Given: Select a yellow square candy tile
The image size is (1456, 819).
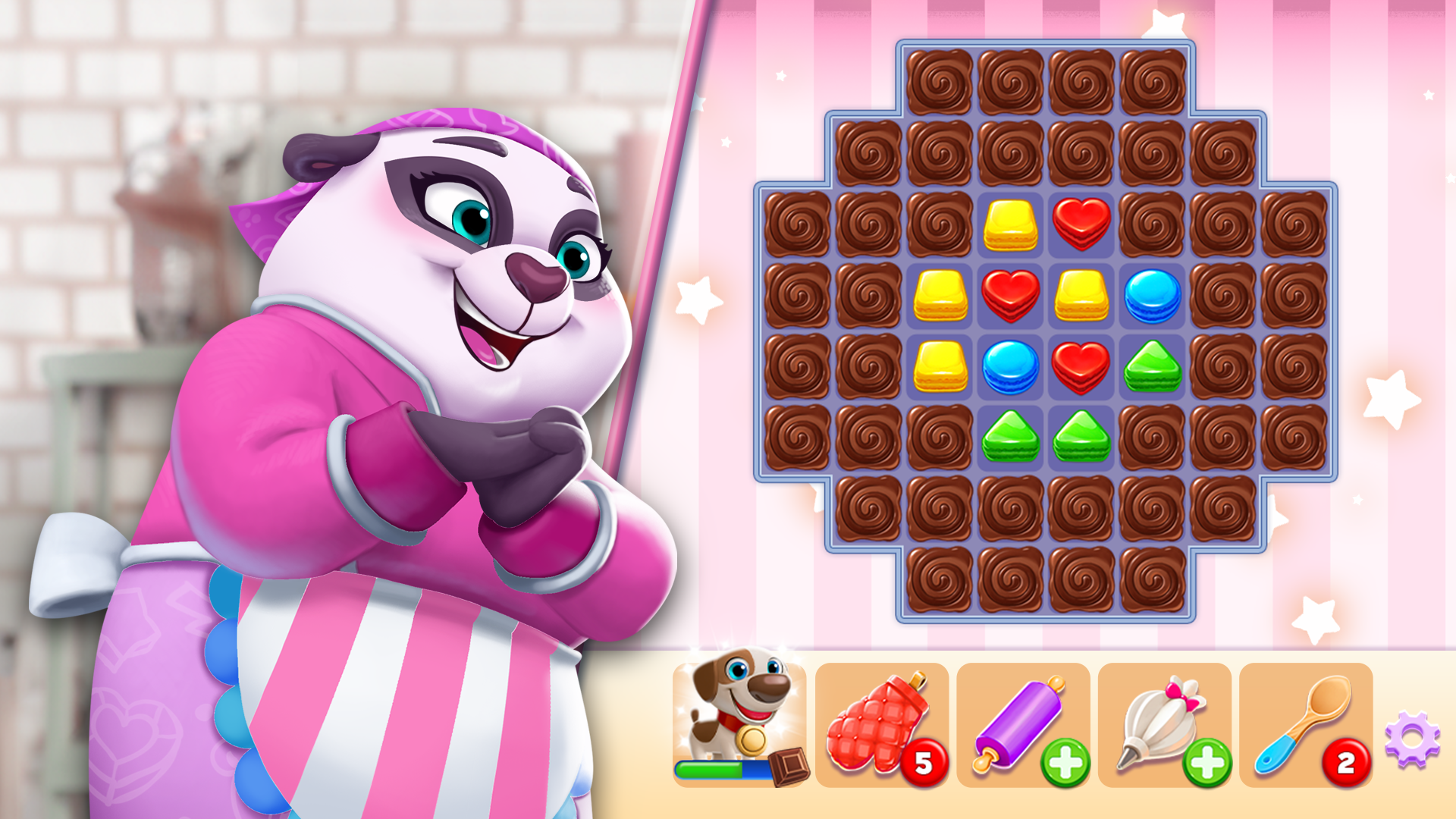Looking at the screenshot, I should (940, 296).
